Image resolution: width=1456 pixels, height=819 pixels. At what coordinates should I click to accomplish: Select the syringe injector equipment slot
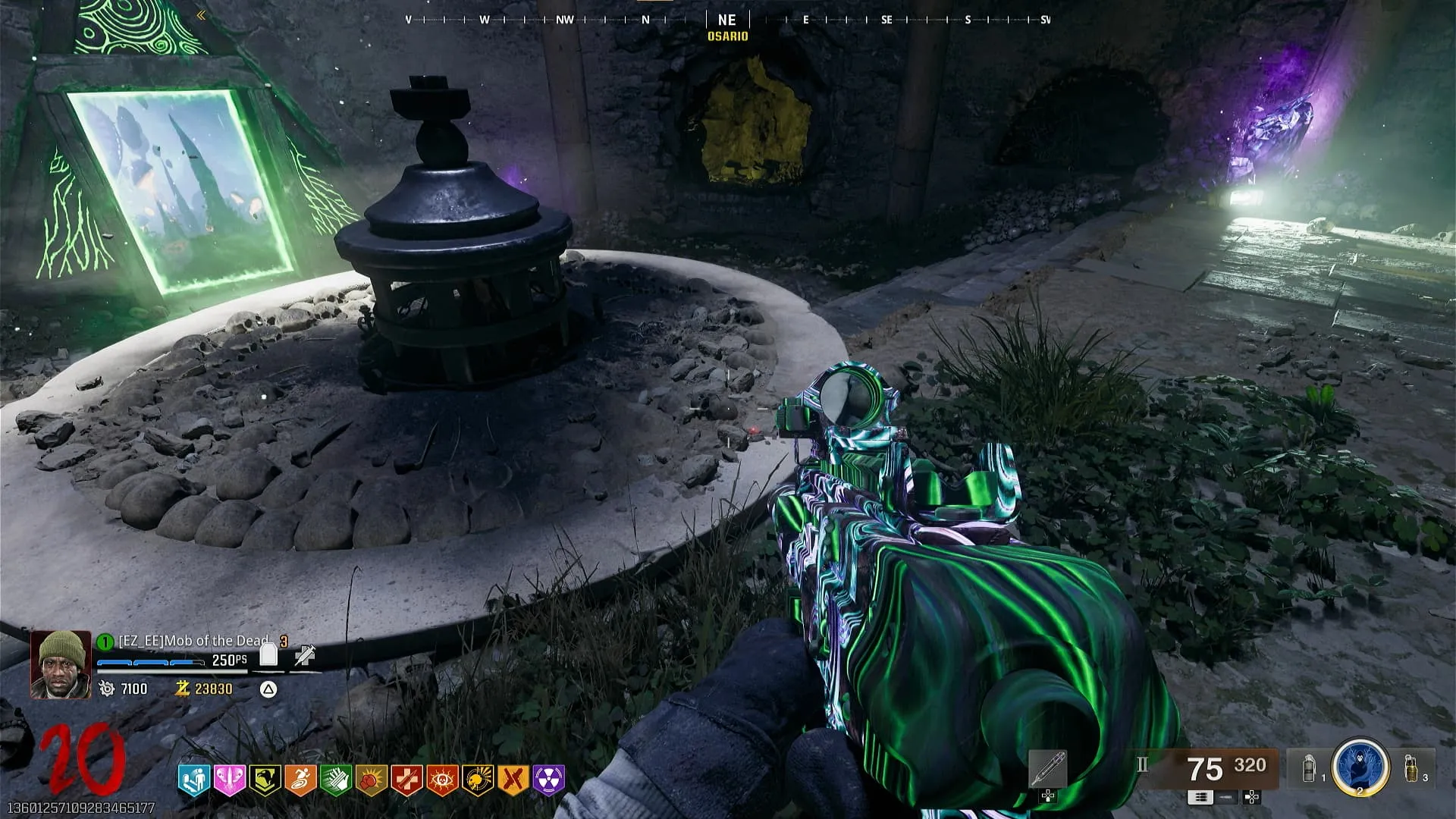point(1049,769)
